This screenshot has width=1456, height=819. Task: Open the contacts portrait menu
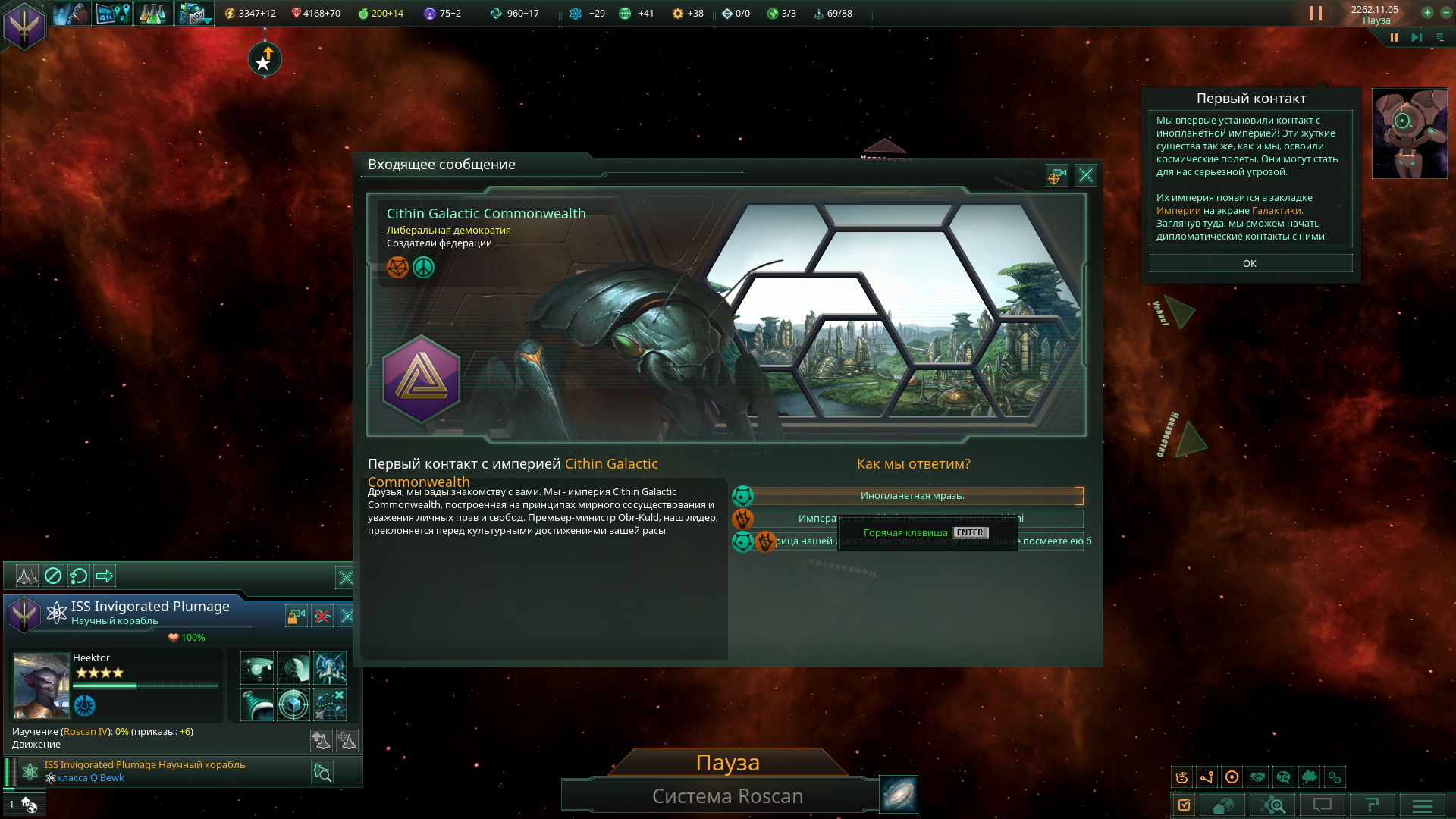72,14
